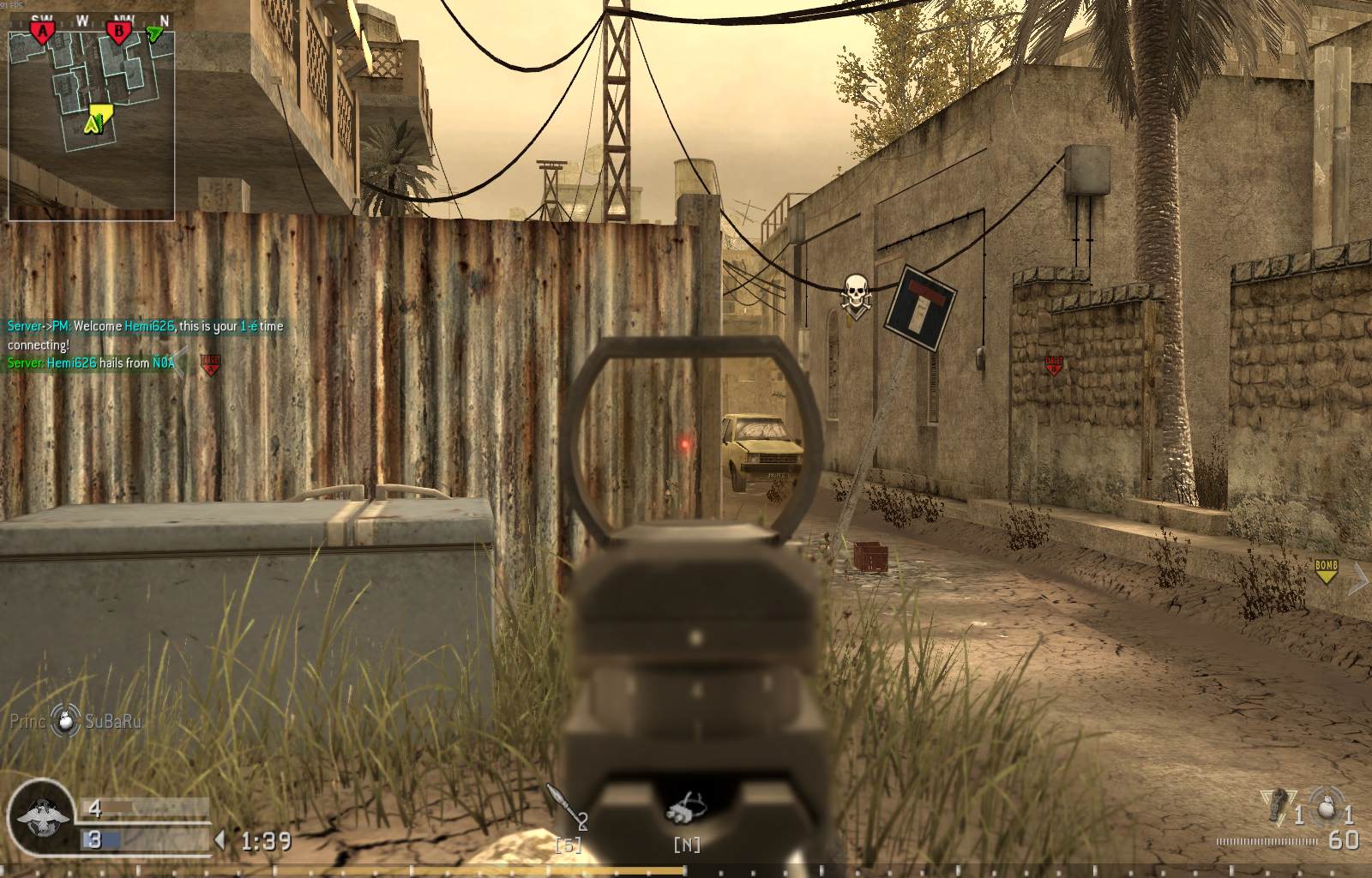Click the red TARGET marker on the far wall
Screen dimensions: 1372x878
tap(1055, 365)
